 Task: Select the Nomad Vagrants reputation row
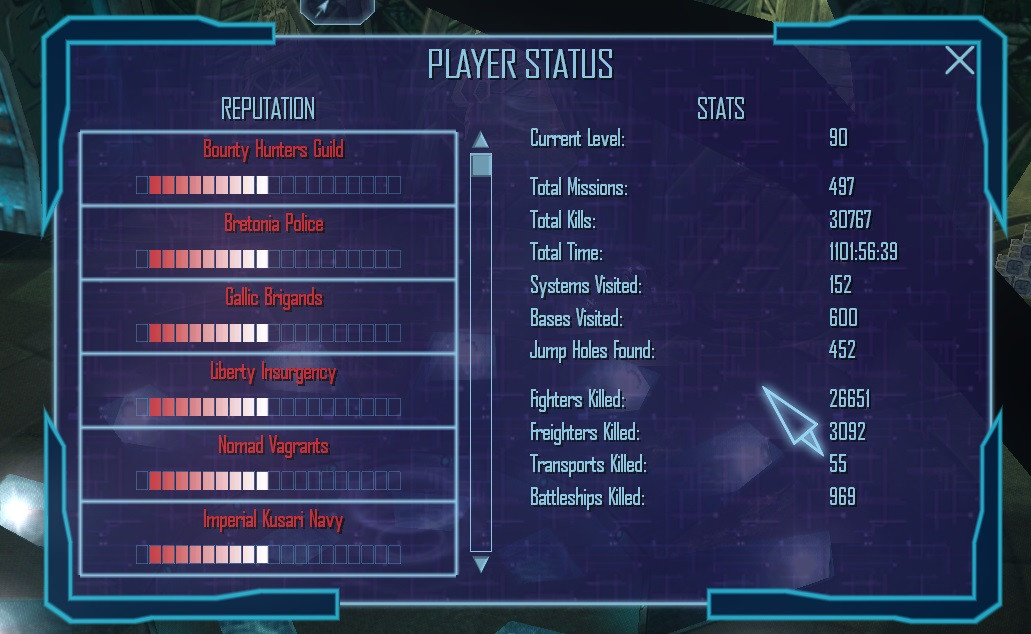[268, 464]
